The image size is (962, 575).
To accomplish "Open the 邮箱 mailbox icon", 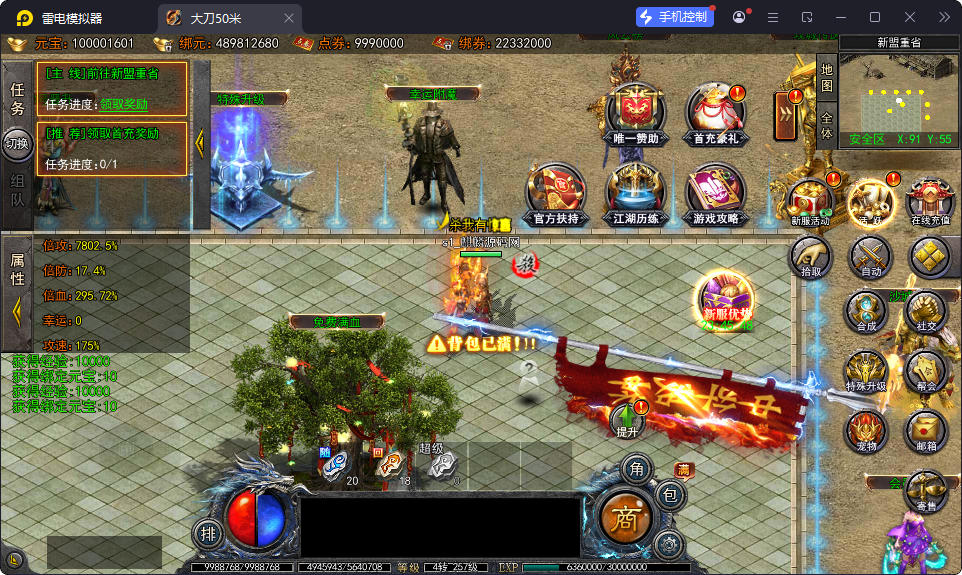I will click(x=926, y=431).
